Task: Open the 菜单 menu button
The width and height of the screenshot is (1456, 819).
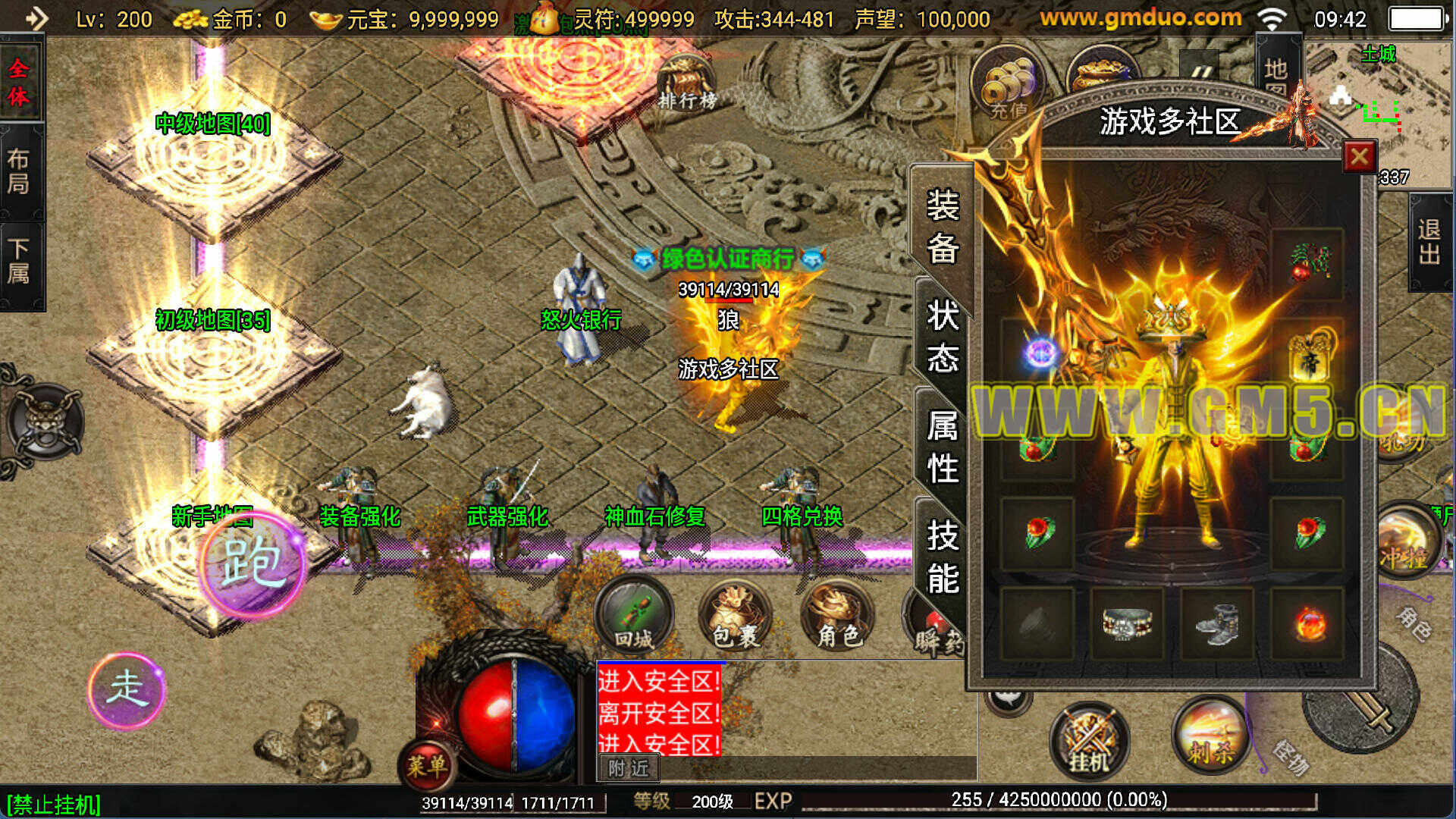Action: (x=426, y=765)
